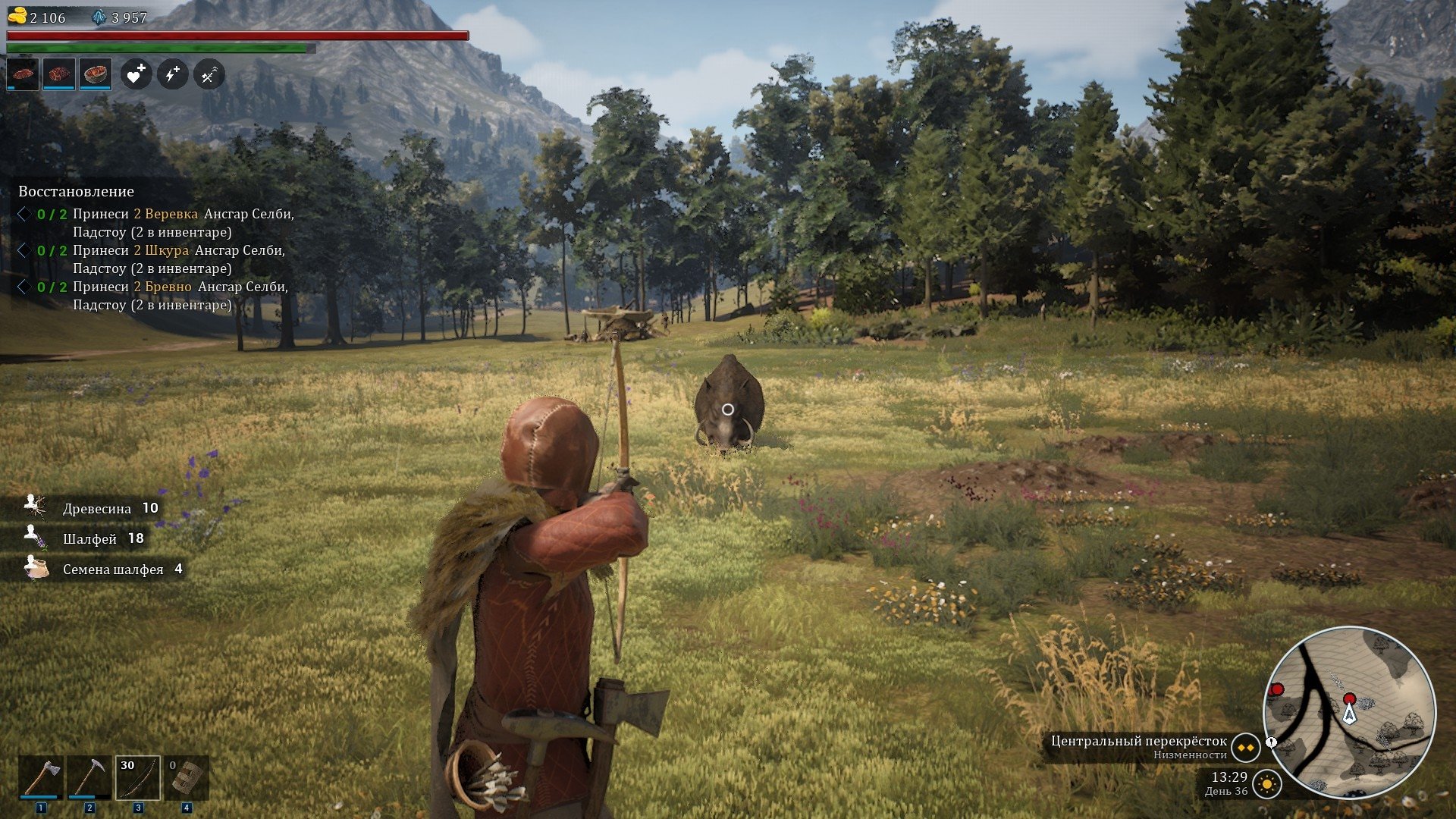Click the sun time-of-day icon
Screen dimensions: 1456x819
click(x=1267, y=784)
